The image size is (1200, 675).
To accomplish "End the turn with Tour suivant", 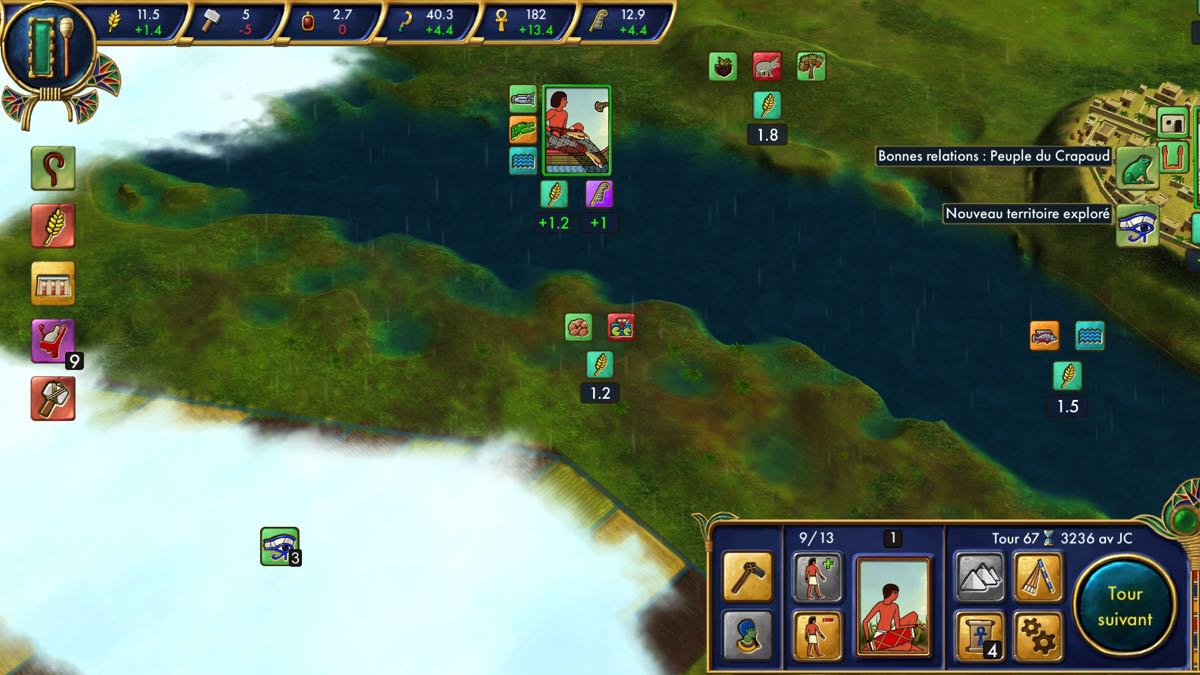I will point(1124,605).
